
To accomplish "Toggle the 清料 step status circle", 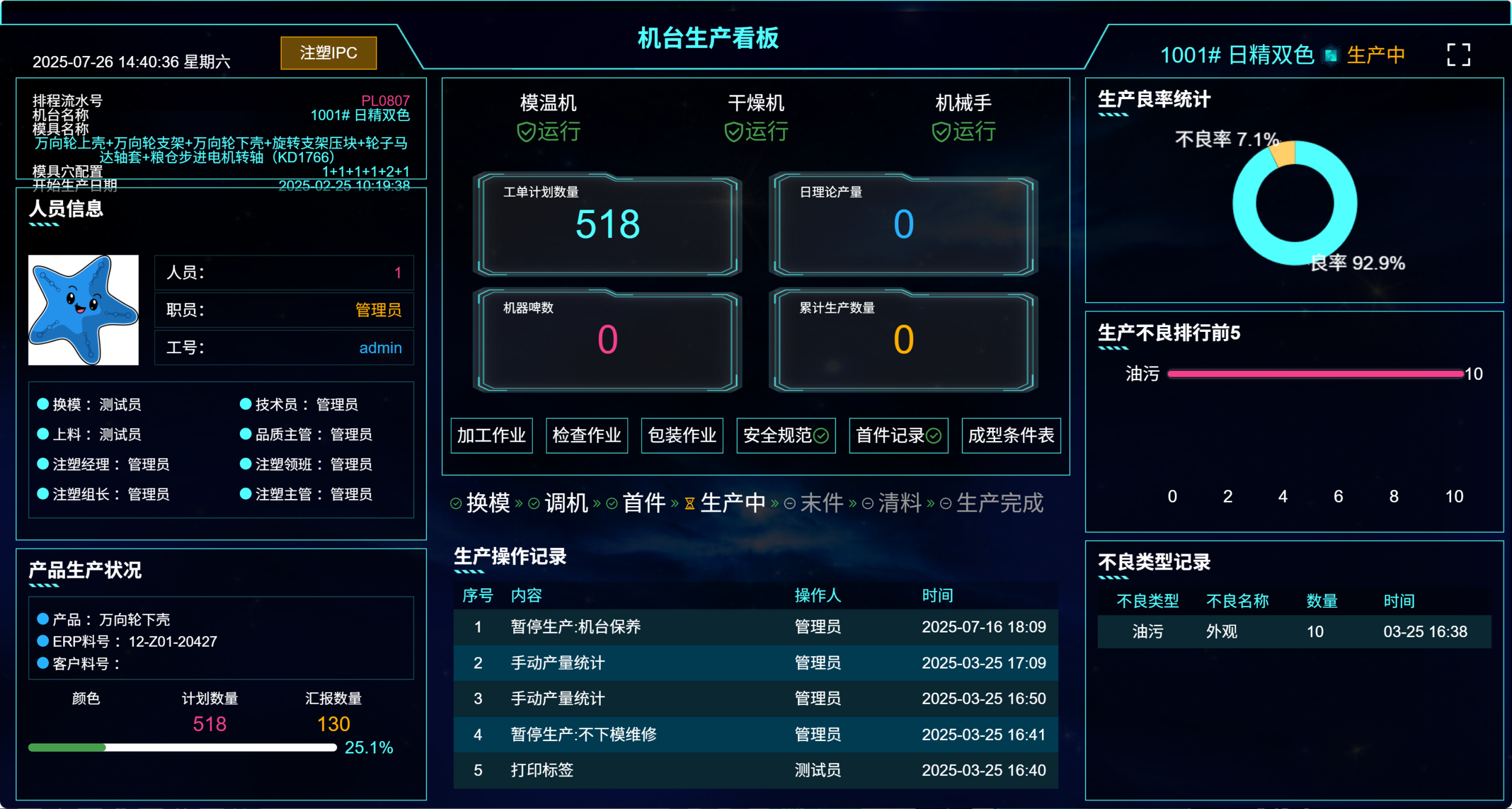I will click(x=866, y=503).
